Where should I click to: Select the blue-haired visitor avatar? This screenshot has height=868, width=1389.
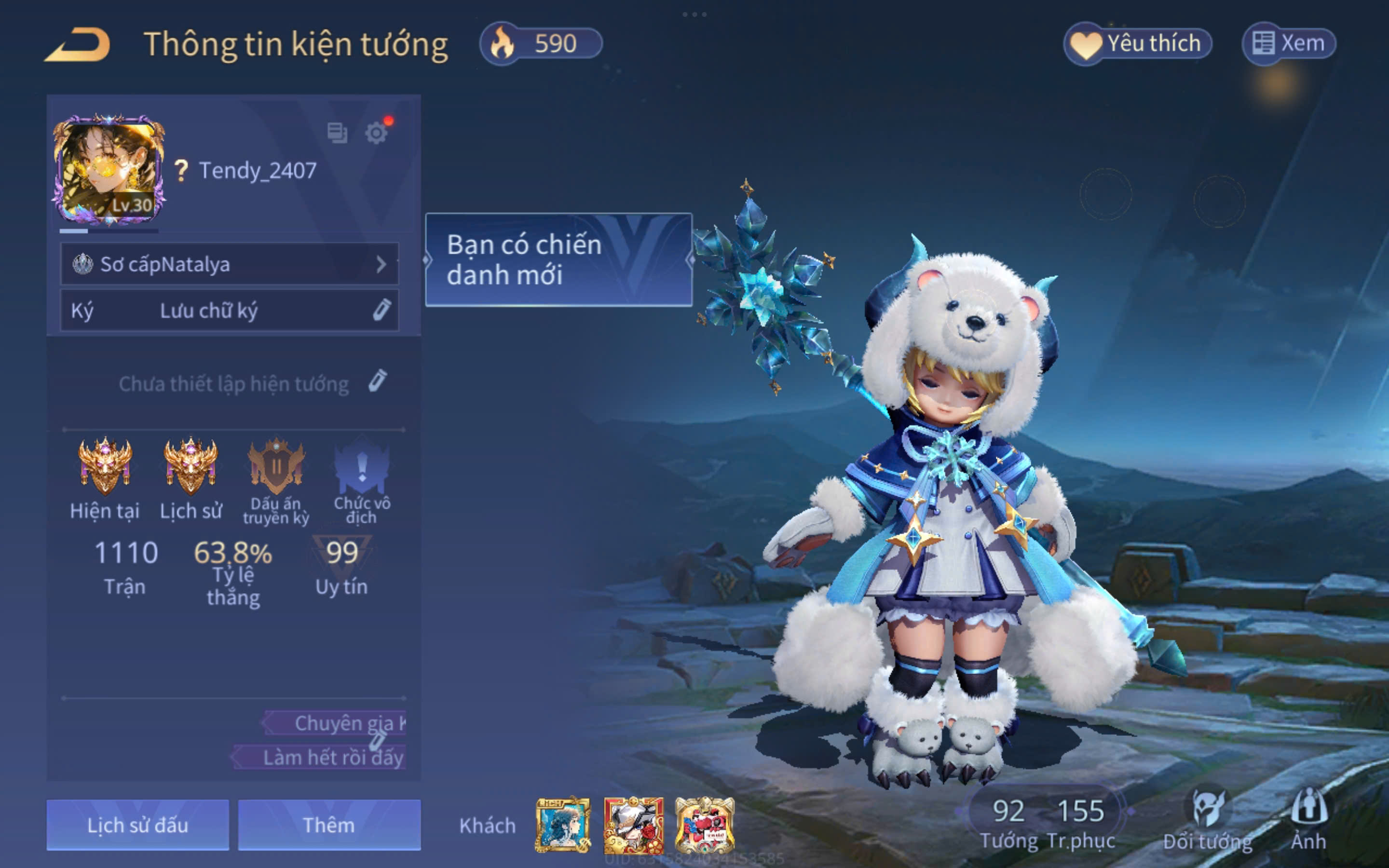click(562, 825)
